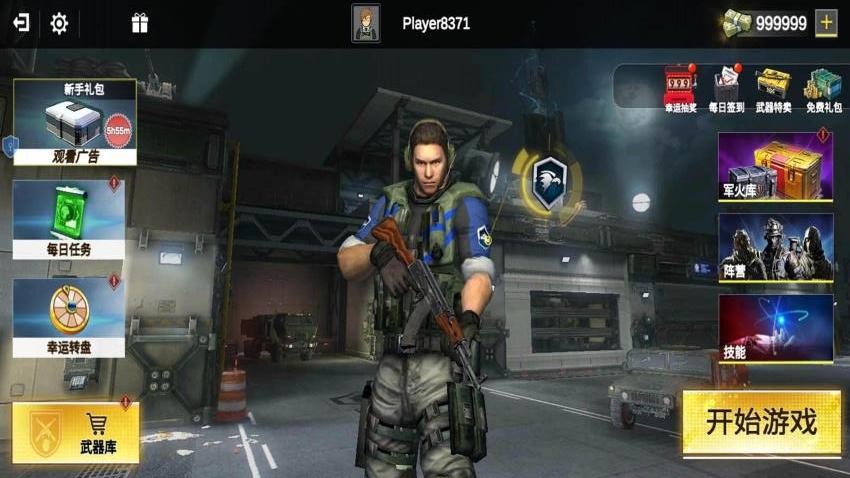
Task: Start the match with 开始游戏 button
Action: pyautogui.click(x=761, y=422)
